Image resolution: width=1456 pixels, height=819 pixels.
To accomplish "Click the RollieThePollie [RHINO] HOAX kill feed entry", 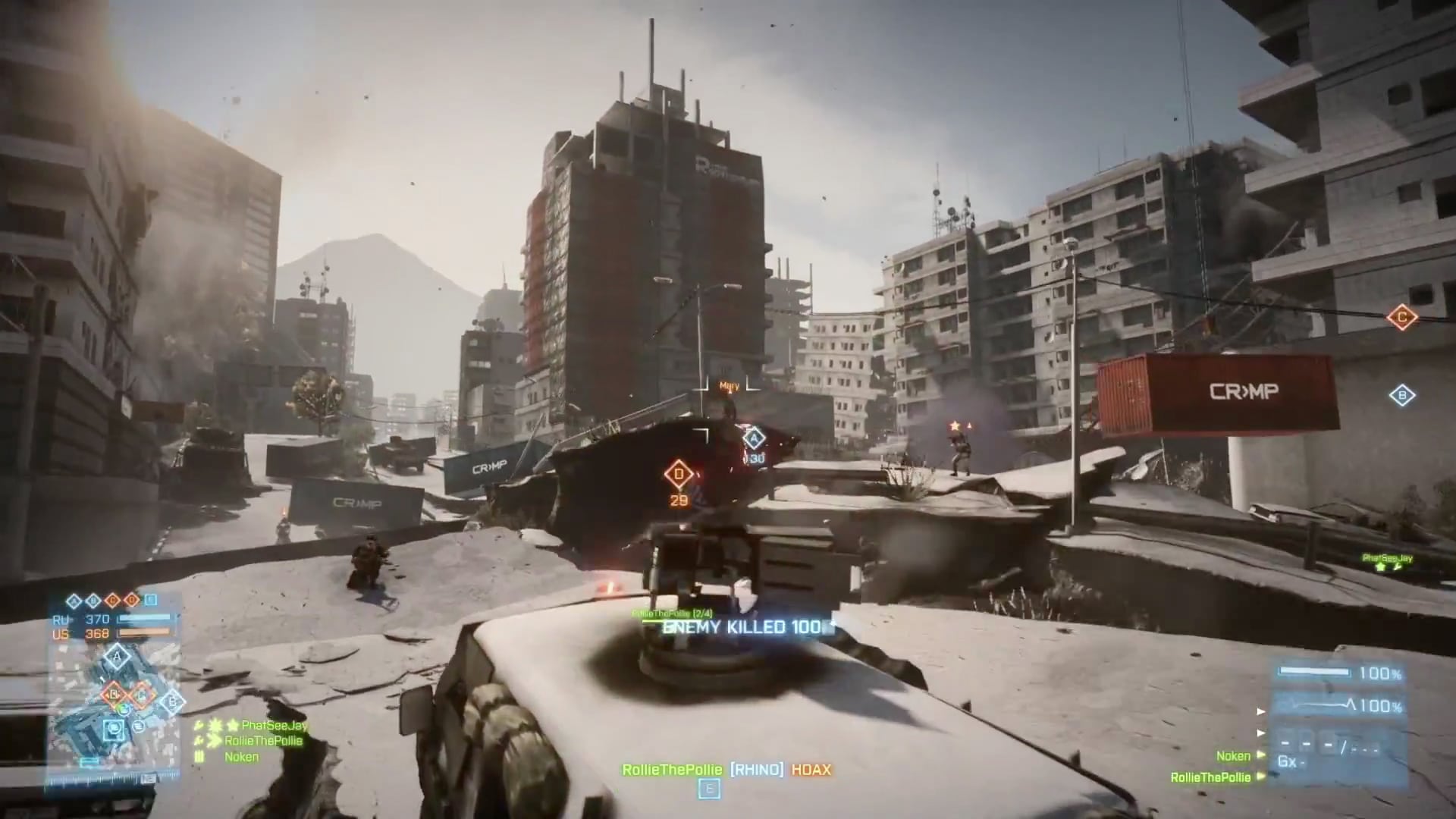I will click(x=726, y=770).
